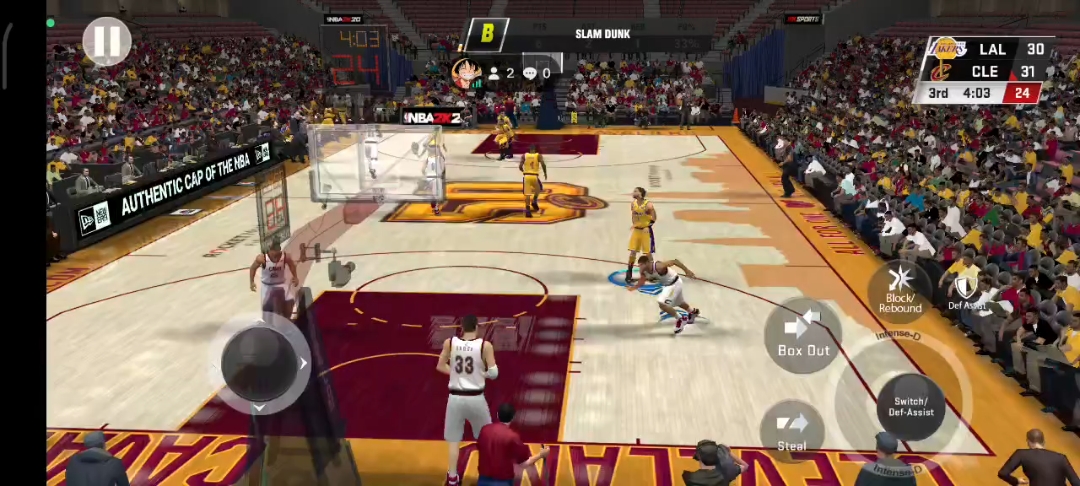
Task: Activate the Block/Rebound button
Action: point(900,289)
